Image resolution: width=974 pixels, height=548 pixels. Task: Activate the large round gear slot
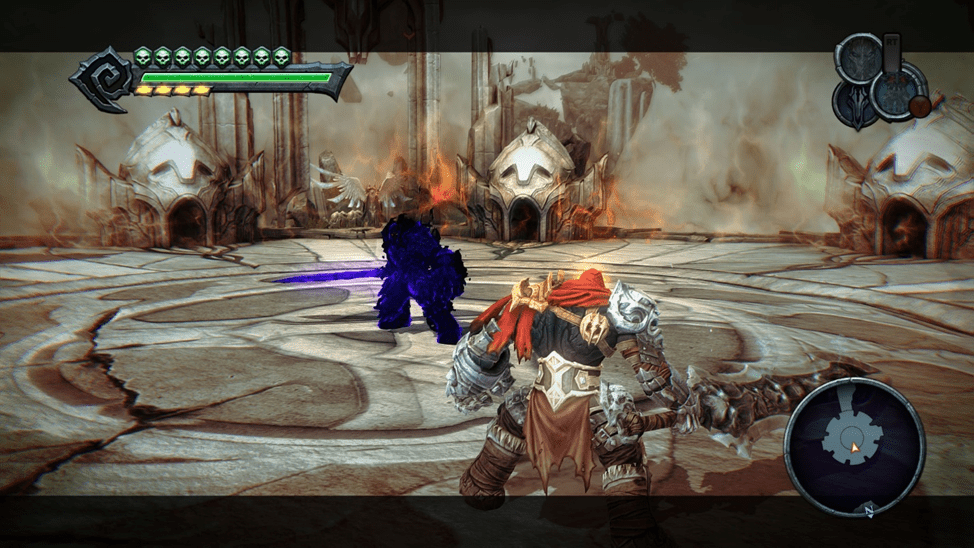[895, 92]
